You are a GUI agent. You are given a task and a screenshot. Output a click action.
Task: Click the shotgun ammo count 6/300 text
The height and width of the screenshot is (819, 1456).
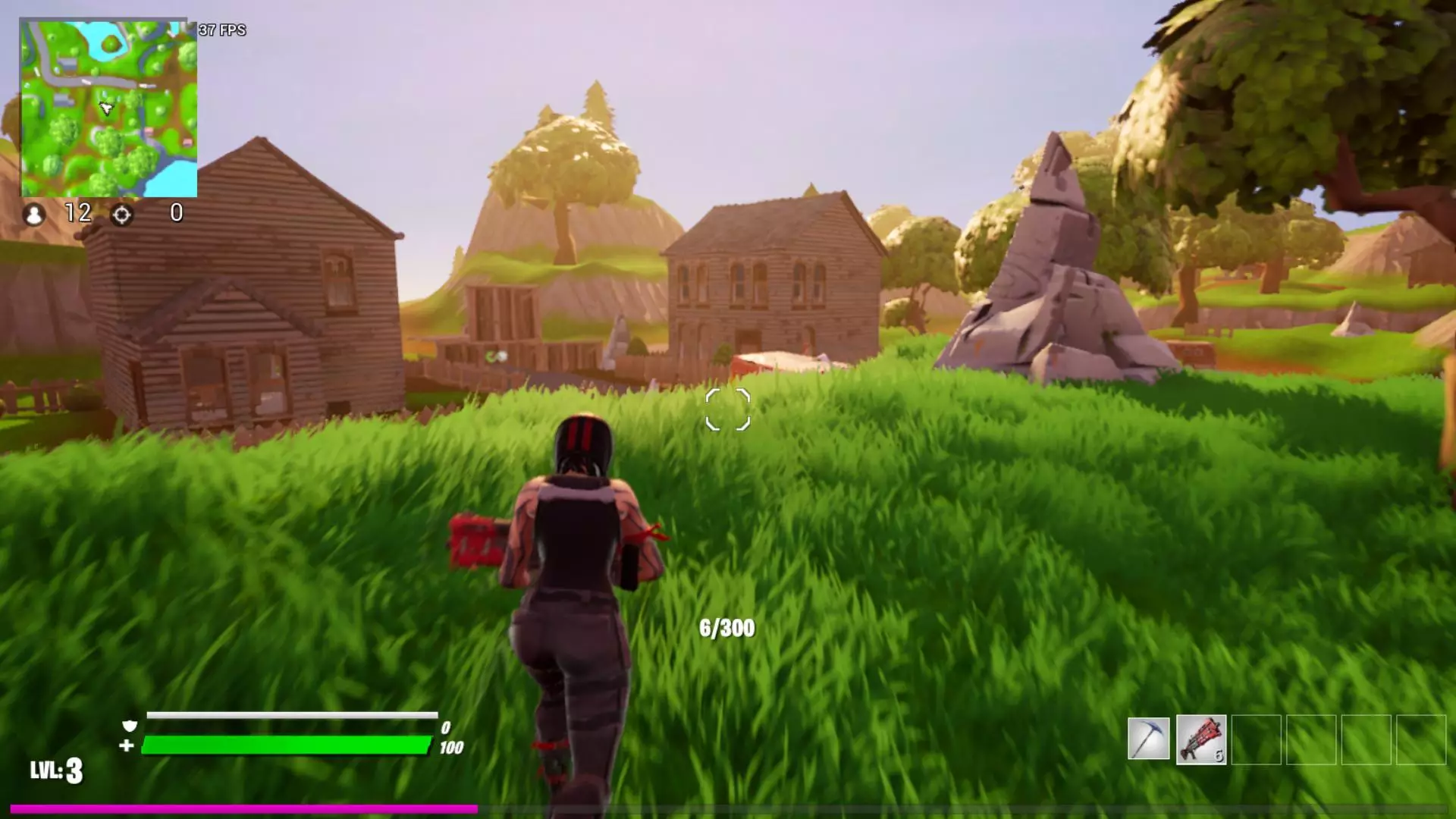(x=726, y=628)
